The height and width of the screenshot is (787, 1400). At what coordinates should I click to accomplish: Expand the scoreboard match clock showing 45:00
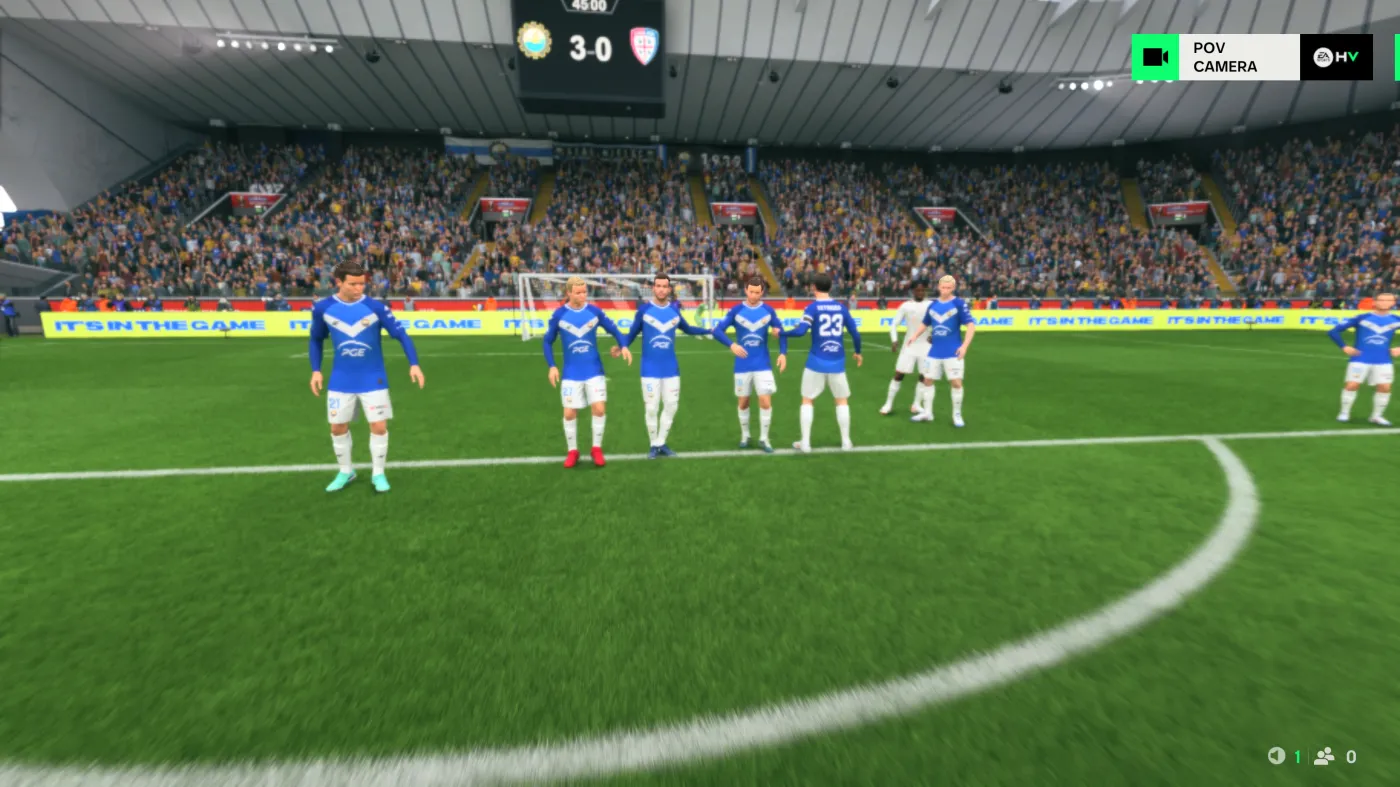pyautogui.click(x=592, y=6)
